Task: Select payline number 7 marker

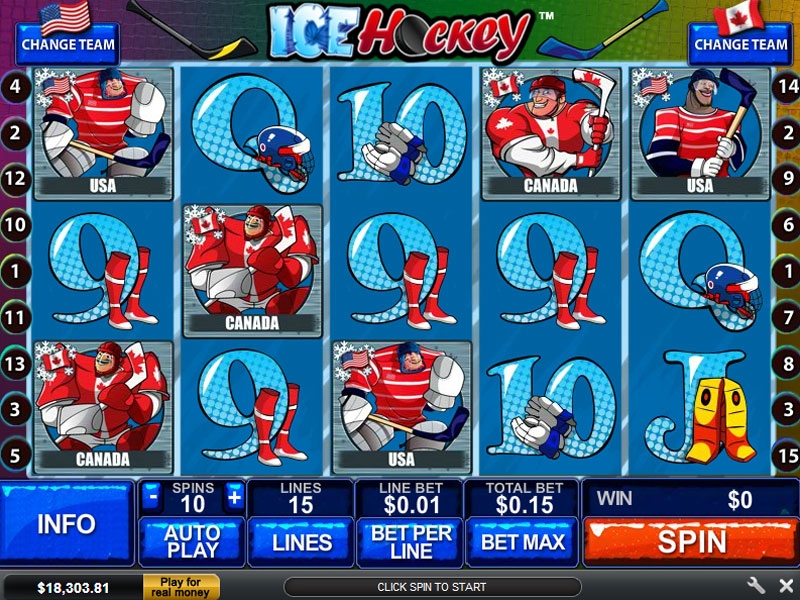Action: 785,318
